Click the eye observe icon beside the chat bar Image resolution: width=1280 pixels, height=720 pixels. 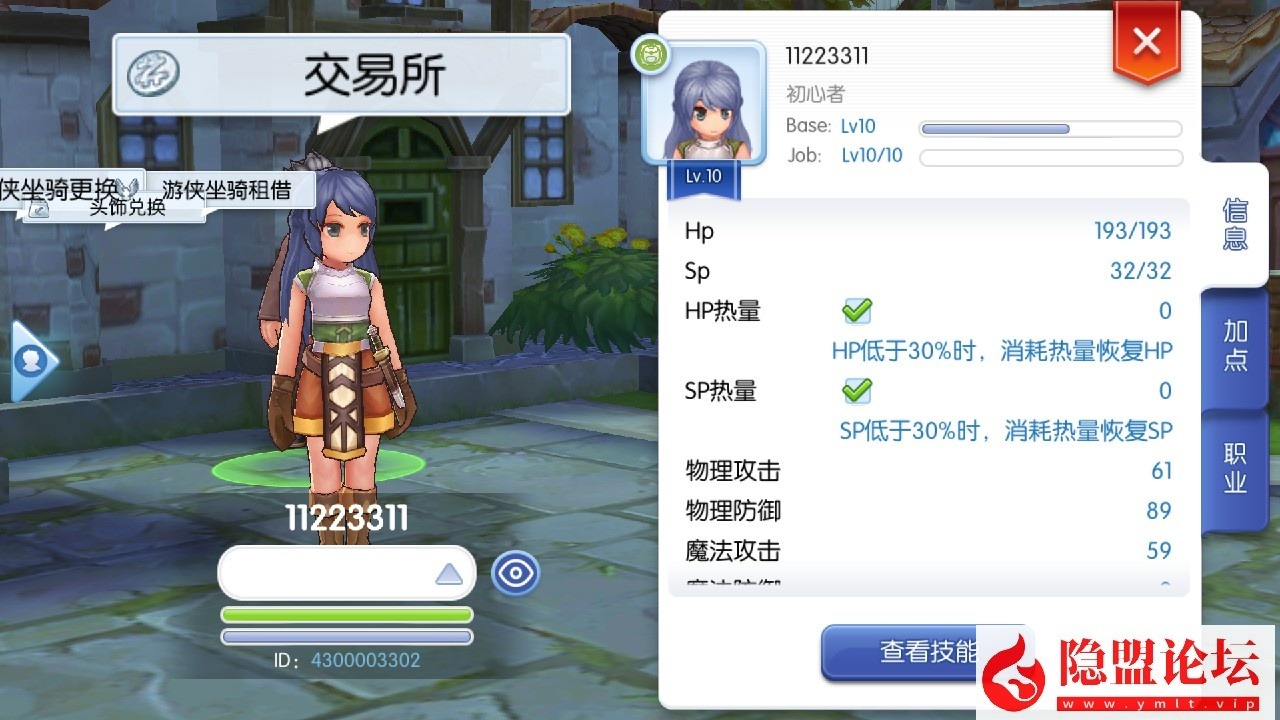point(516,573)
